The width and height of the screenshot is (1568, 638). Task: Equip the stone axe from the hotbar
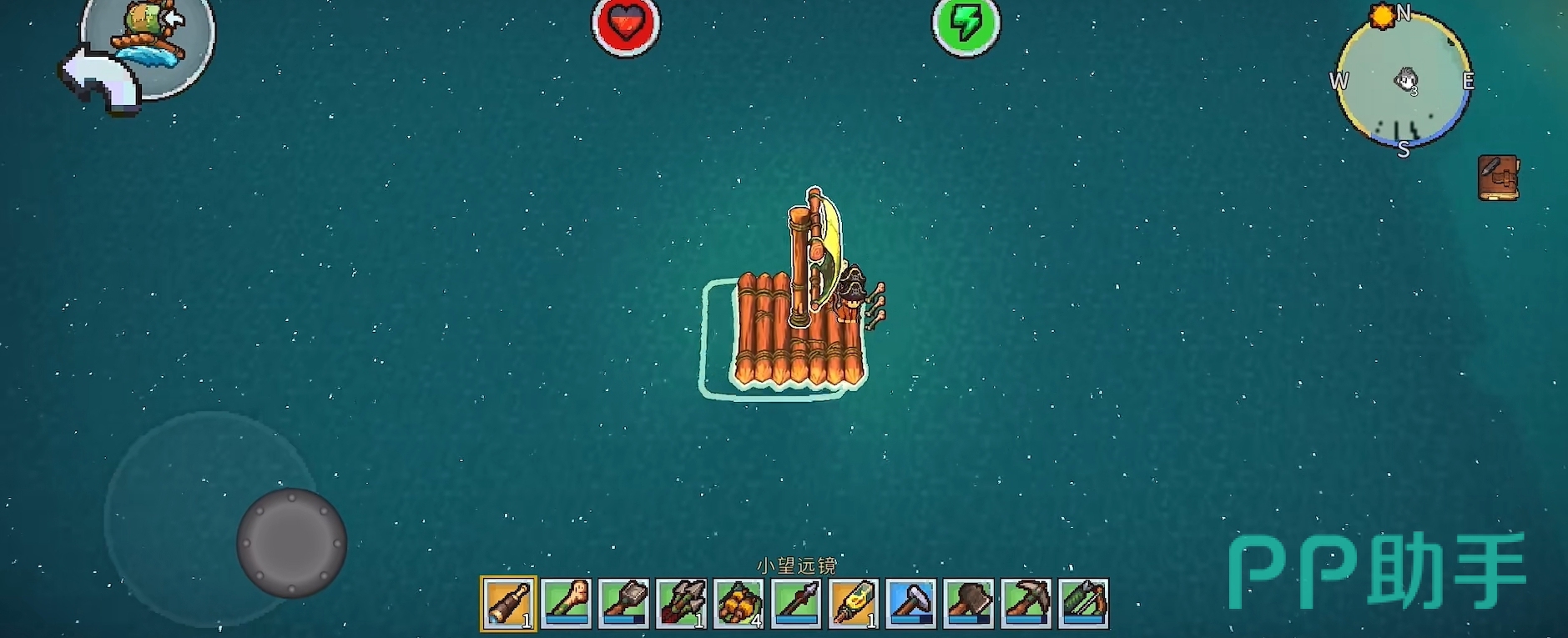pos(969,603)
